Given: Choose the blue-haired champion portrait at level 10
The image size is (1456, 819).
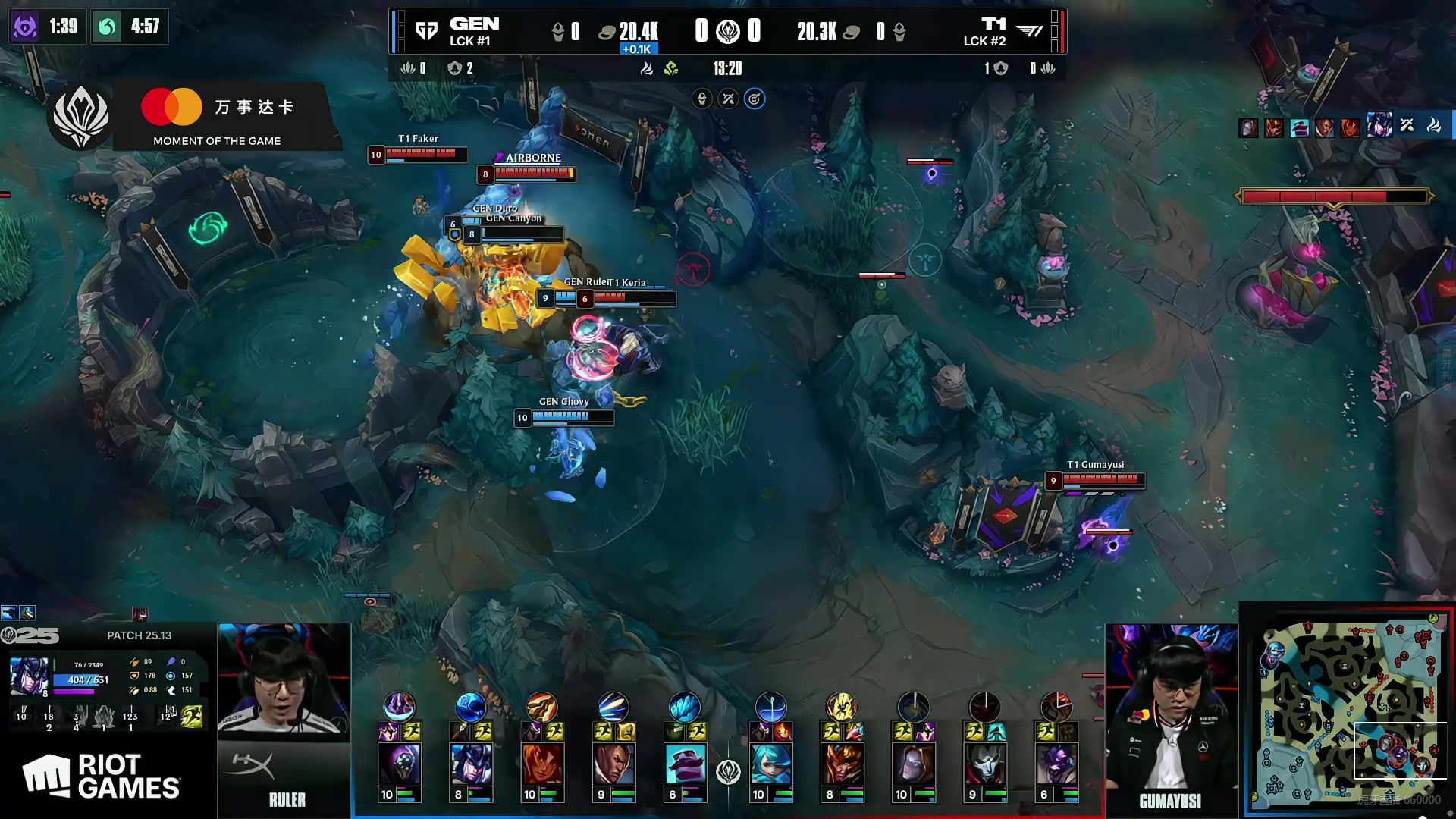Looking at the screenshot, I should 770,763.
